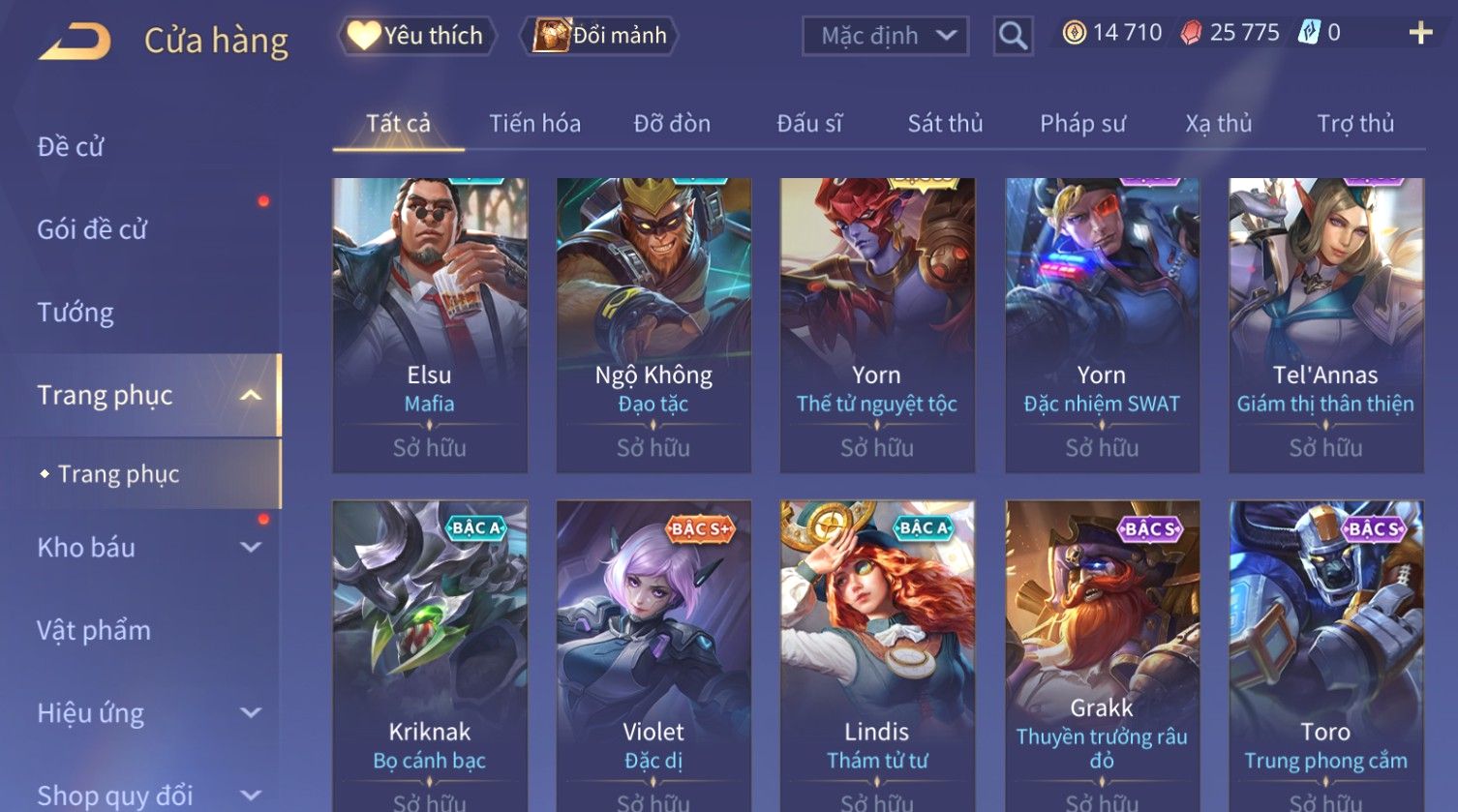Open the Yêu thích favorites list
1458x812 pixels.
[418, 36]
